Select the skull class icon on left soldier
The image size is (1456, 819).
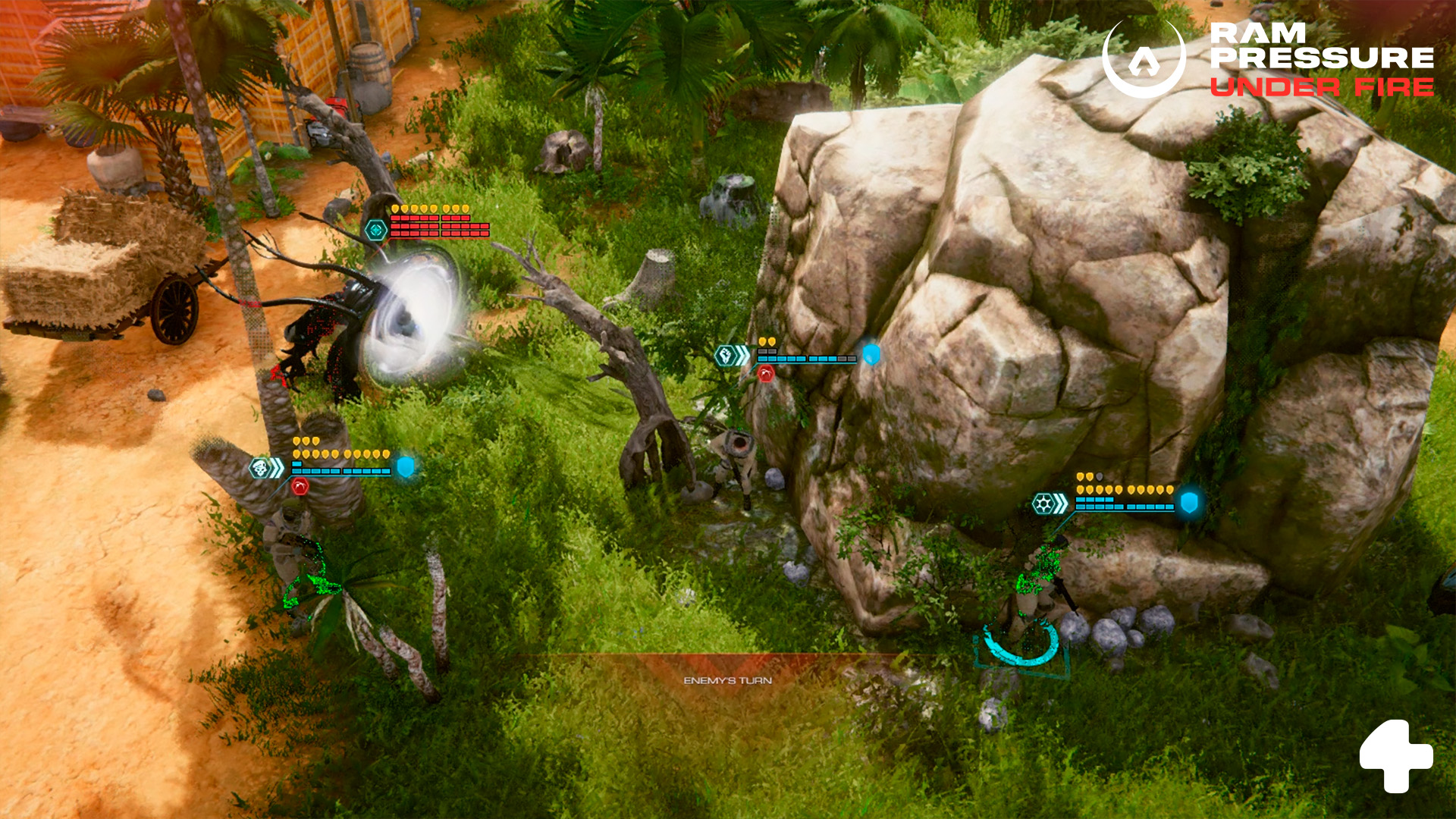click(x=260, y=468)
